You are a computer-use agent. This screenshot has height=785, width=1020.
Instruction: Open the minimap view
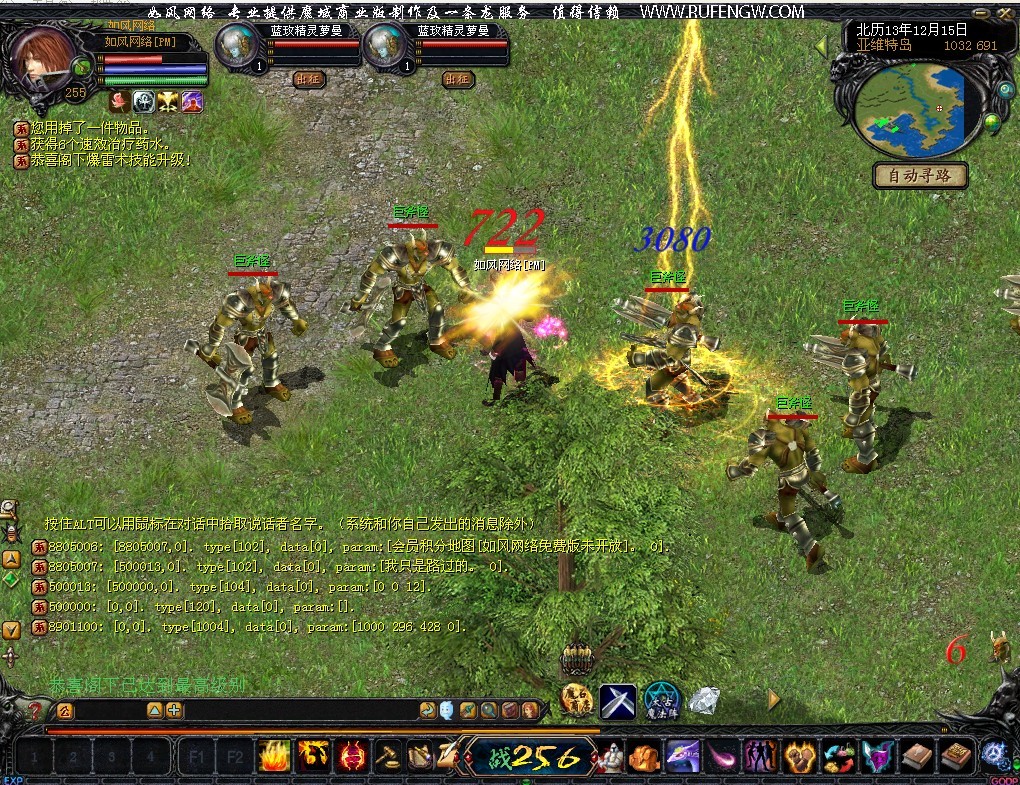913,109
